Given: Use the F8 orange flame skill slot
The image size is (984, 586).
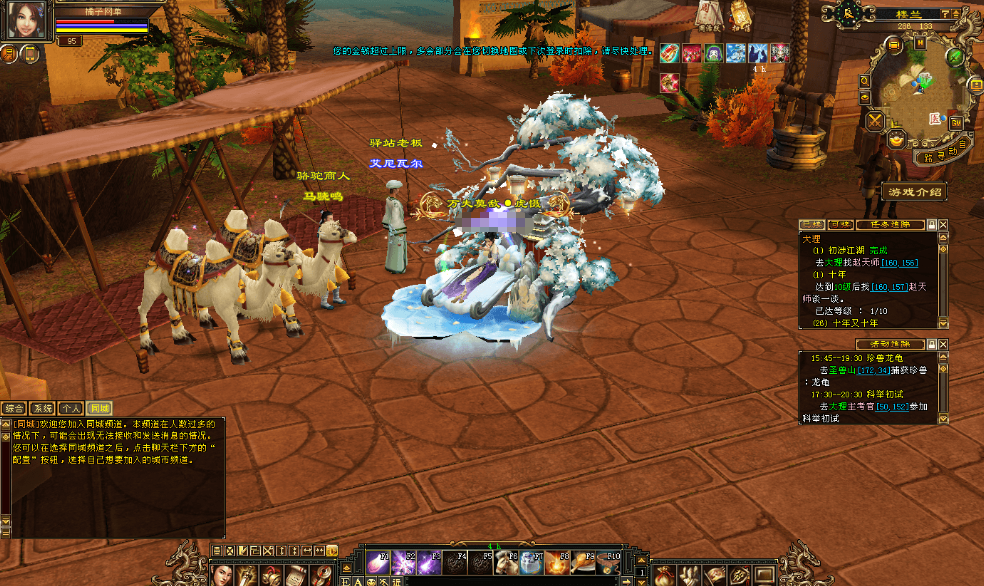Looking at the screenshot, I should coord(557,562).
